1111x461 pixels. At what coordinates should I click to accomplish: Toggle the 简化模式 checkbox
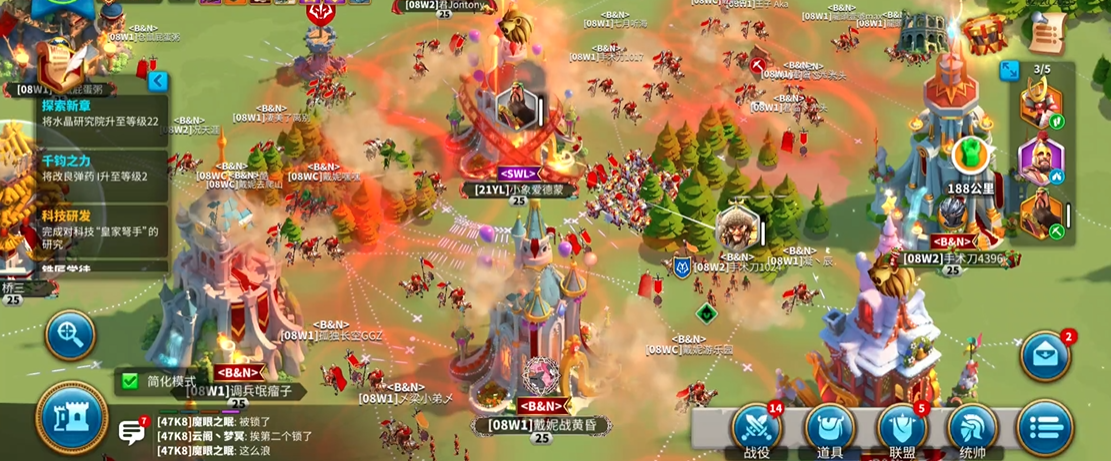tap(128, 380)
